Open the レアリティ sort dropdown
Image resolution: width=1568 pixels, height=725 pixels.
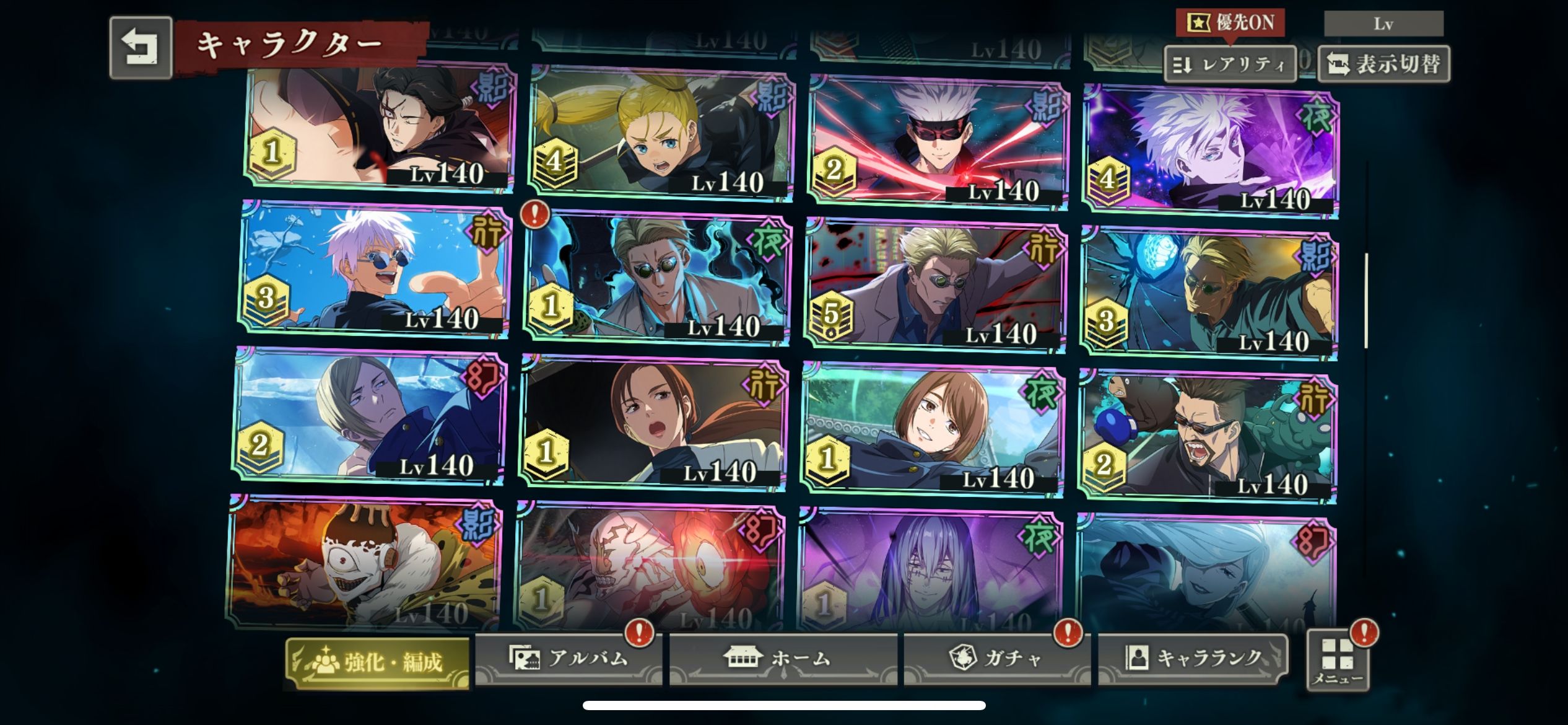click(1230, 64)
